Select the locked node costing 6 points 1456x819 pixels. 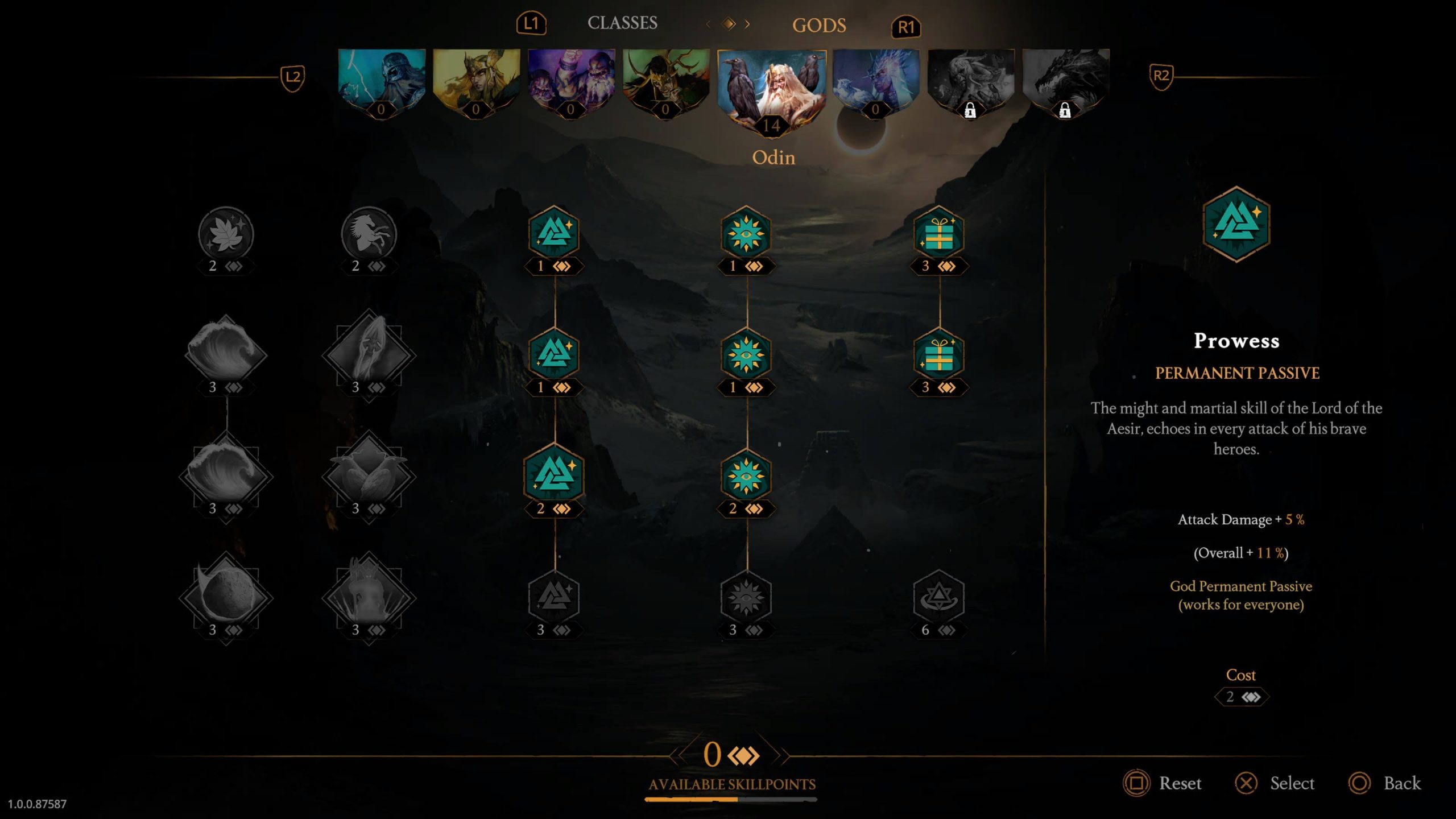pyautogui.click(x=938, y=597)
